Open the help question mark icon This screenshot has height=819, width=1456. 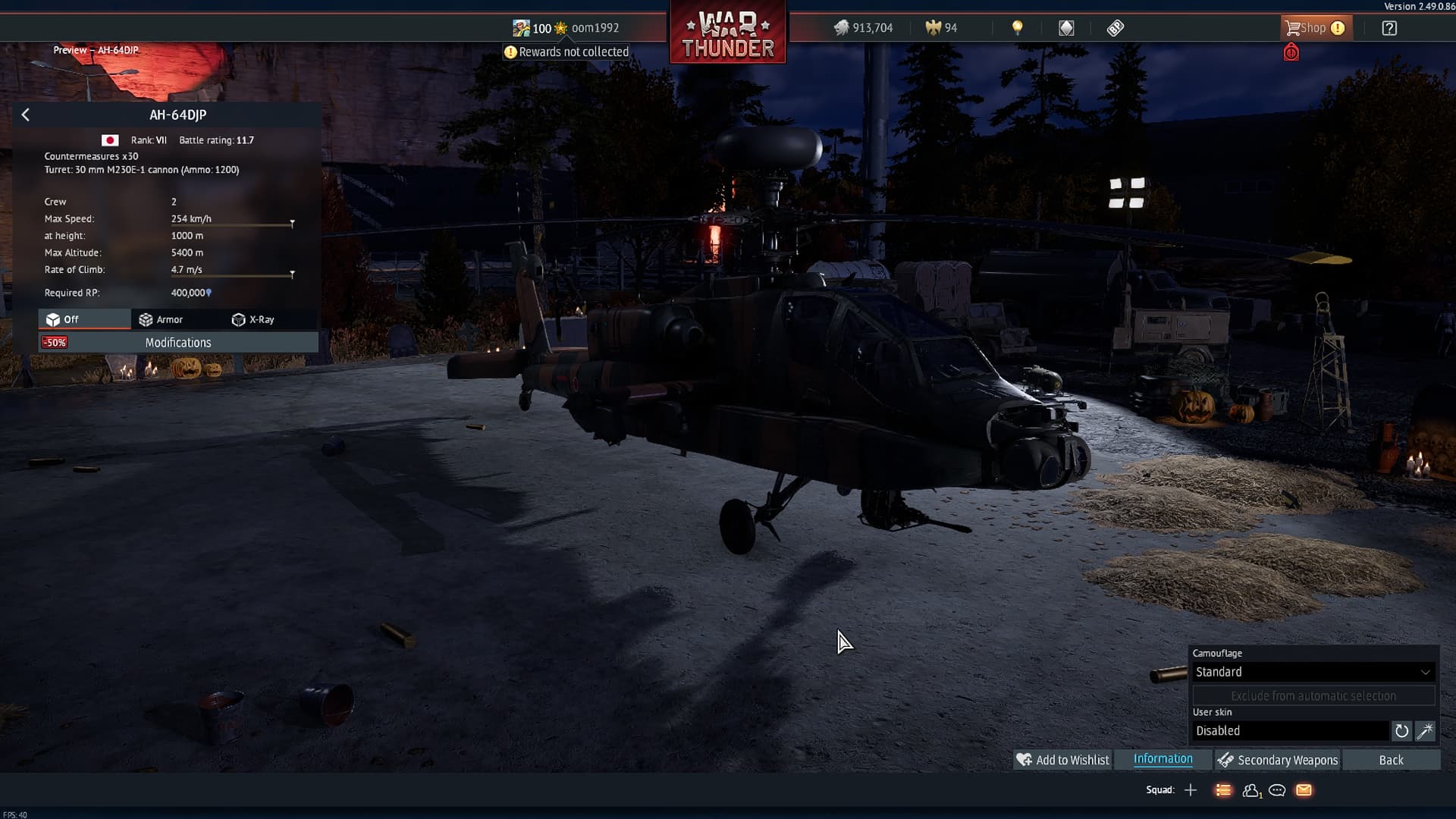[x=1390, y=27]
